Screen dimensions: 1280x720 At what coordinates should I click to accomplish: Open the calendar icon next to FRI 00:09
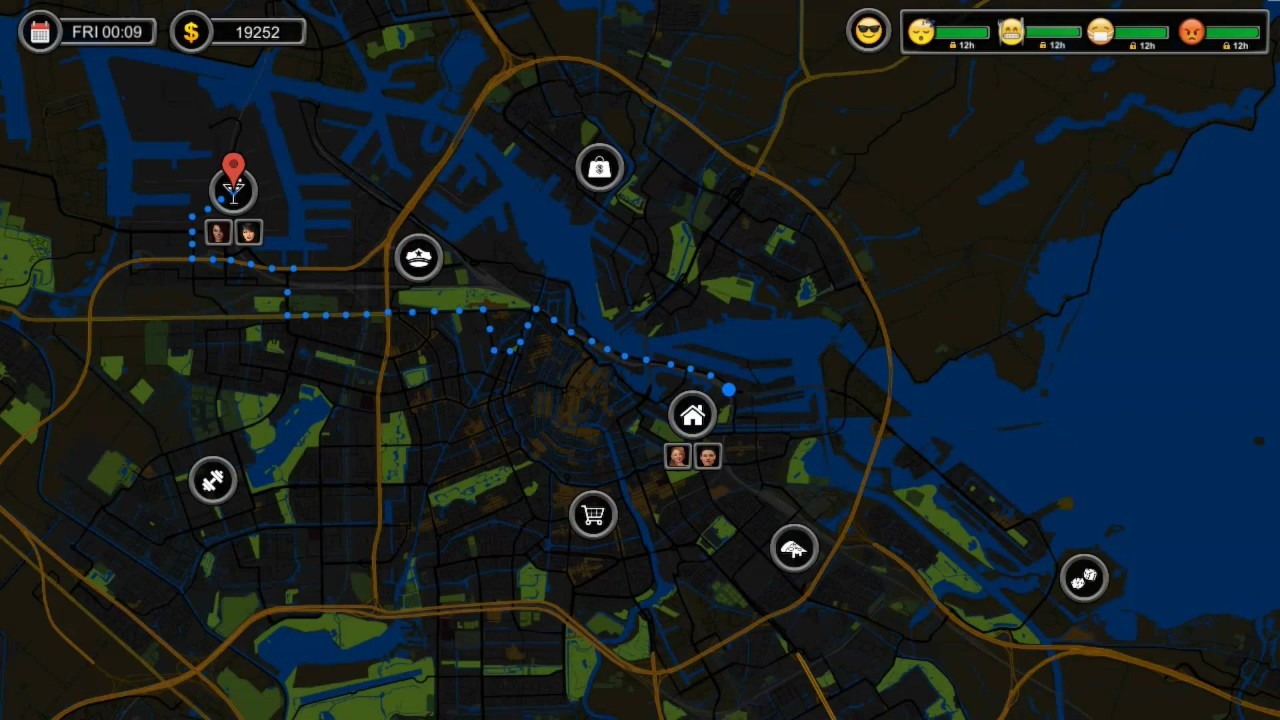coord(40,32)
